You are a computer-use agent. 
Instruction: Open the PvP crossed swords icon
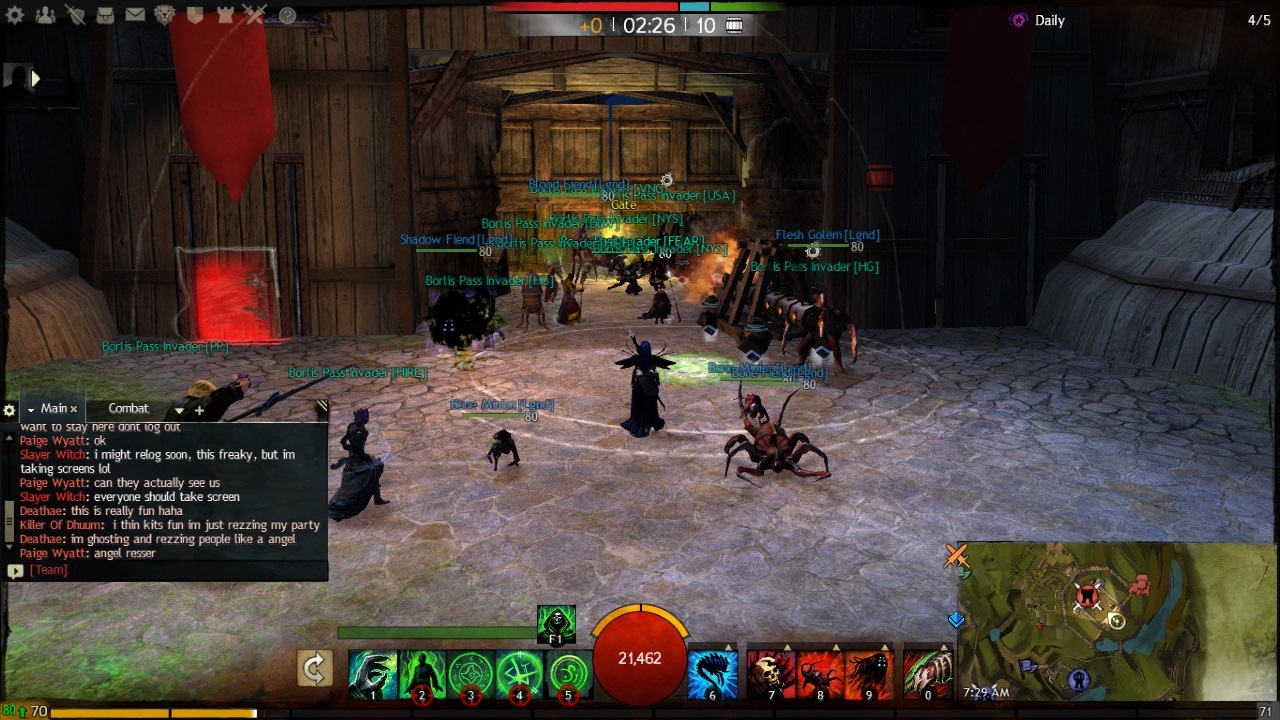pyautogui.click(x=255, y=15)
